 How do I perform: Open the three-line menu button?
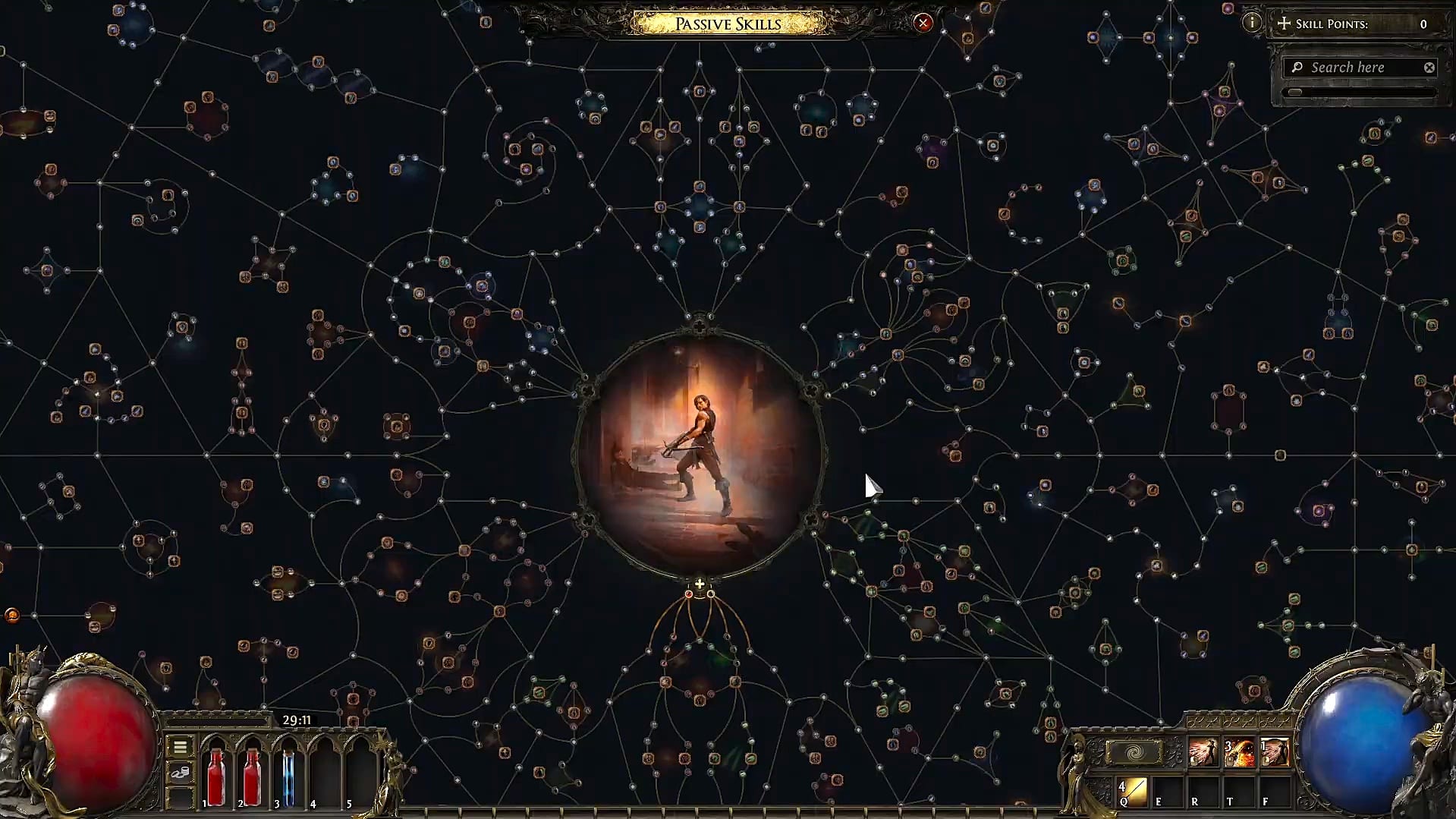tap(180, 747)
